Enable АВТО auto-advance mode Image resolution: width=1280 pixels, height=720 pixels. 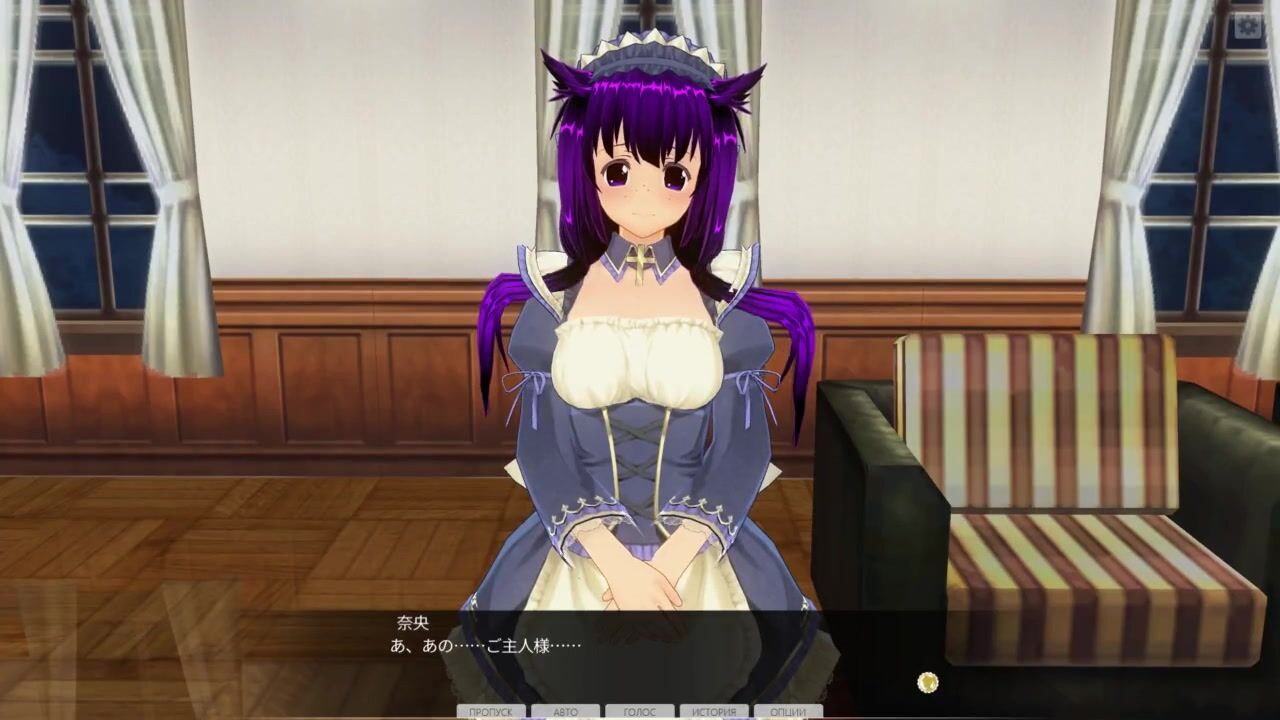(x=566, y=712)
